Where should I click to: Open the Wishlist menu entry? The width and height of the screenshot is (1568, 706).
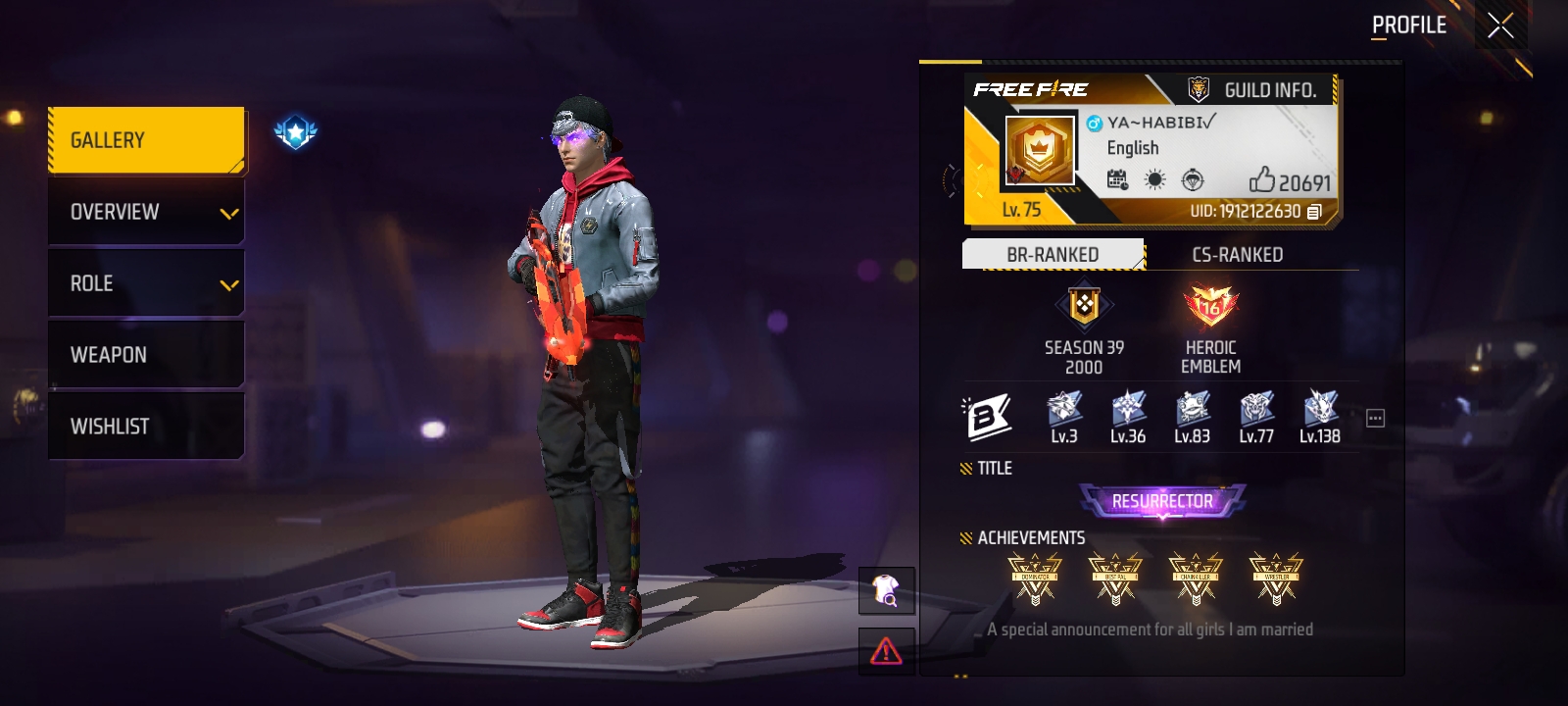pos(146,427)
